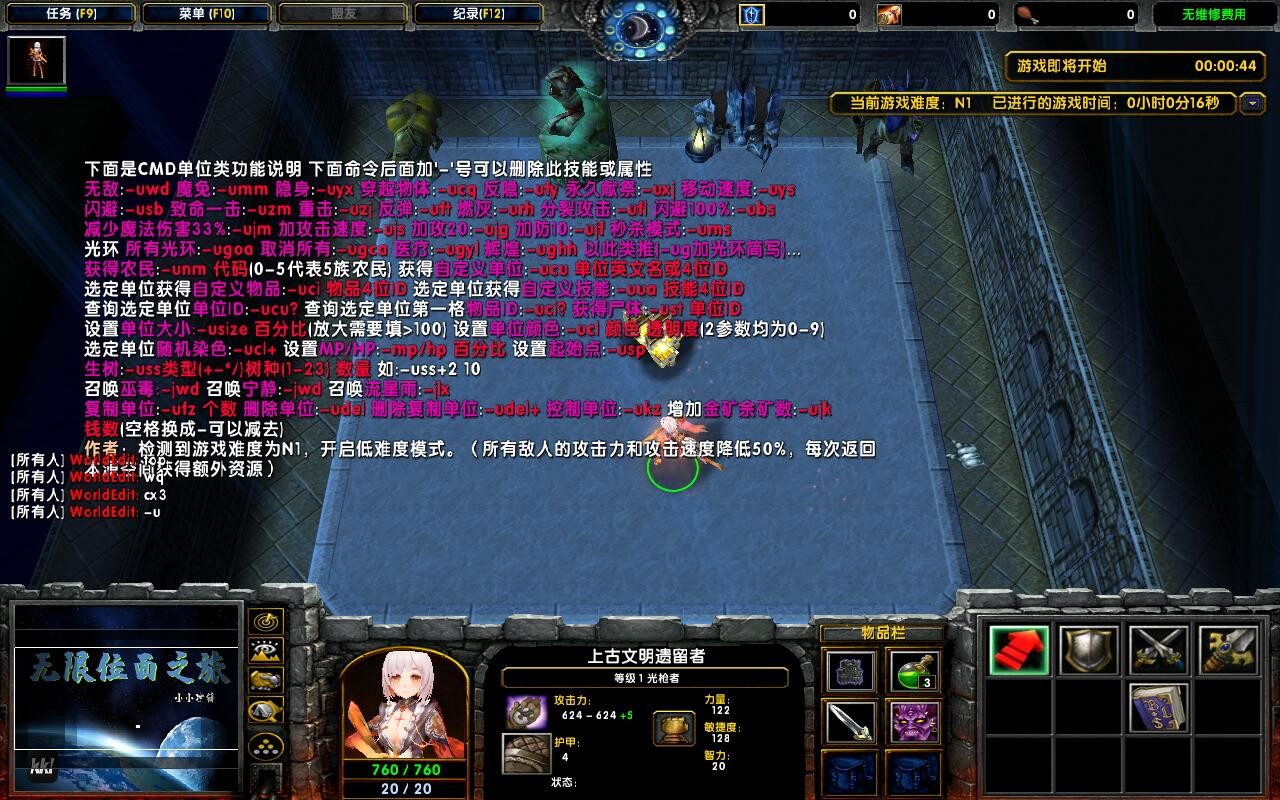Toggle terrain view on the minimap

point(264,650)
